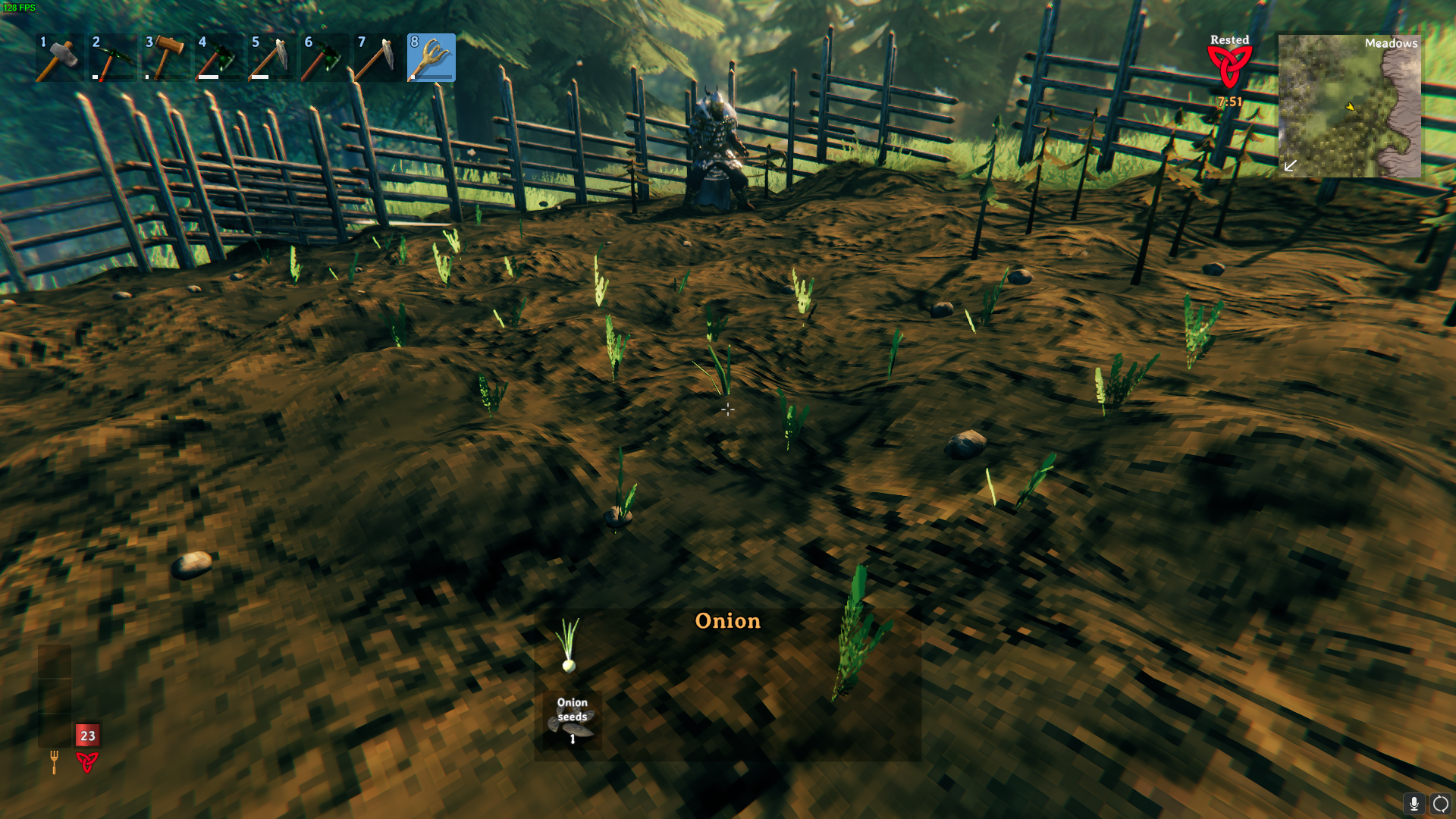Select the stone hammer in slot 1
1456x819 pixels.
59,58
